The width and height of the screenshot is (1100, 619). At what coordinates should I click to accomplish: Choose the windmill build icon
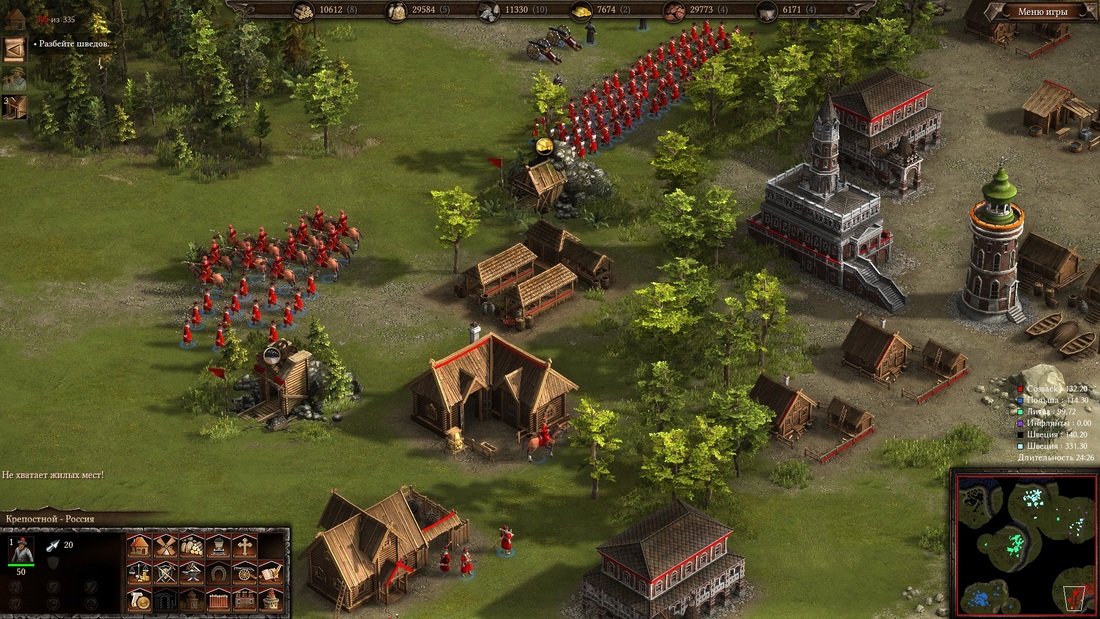[x=165, y=546]
